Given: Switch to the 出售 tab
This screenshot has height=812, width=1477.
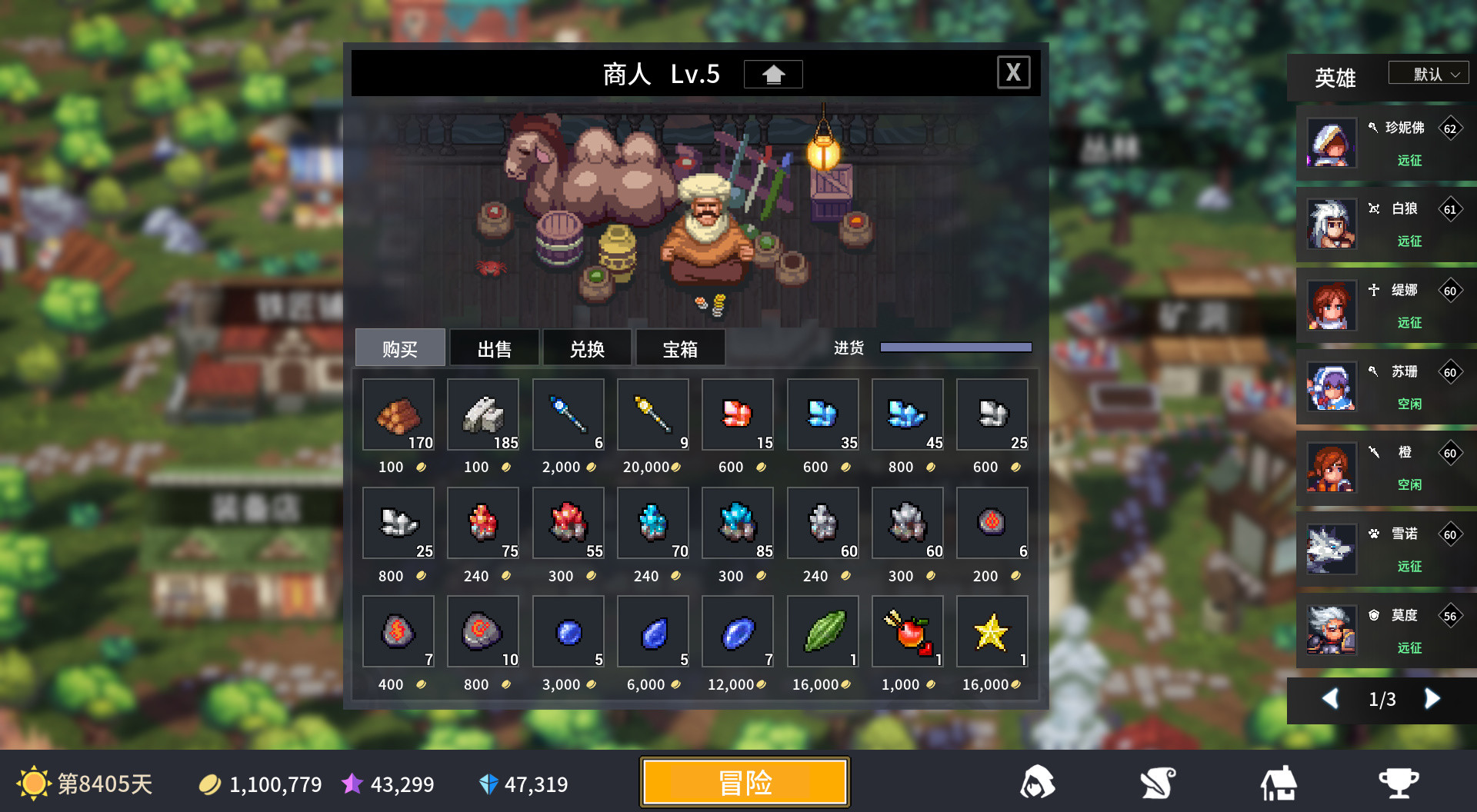Looking at the screenshot, I should (493, 348).
